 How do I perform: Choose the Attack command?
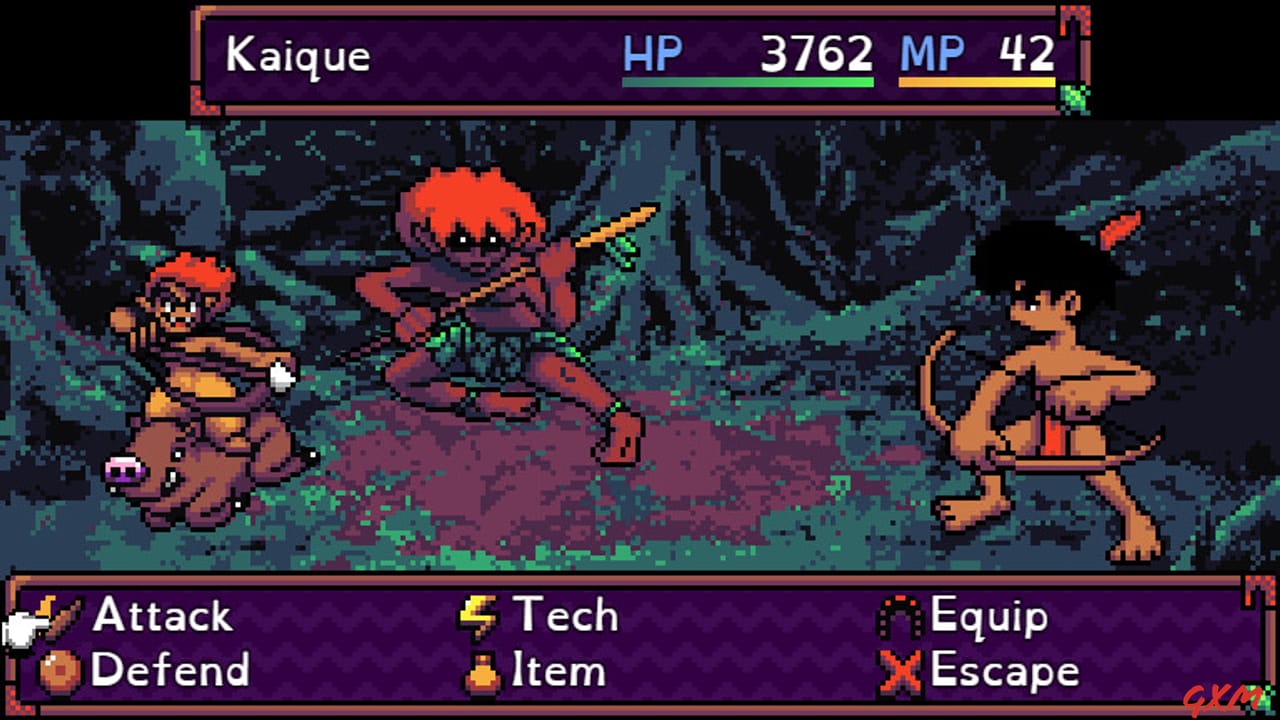click(x=160, y=615)
